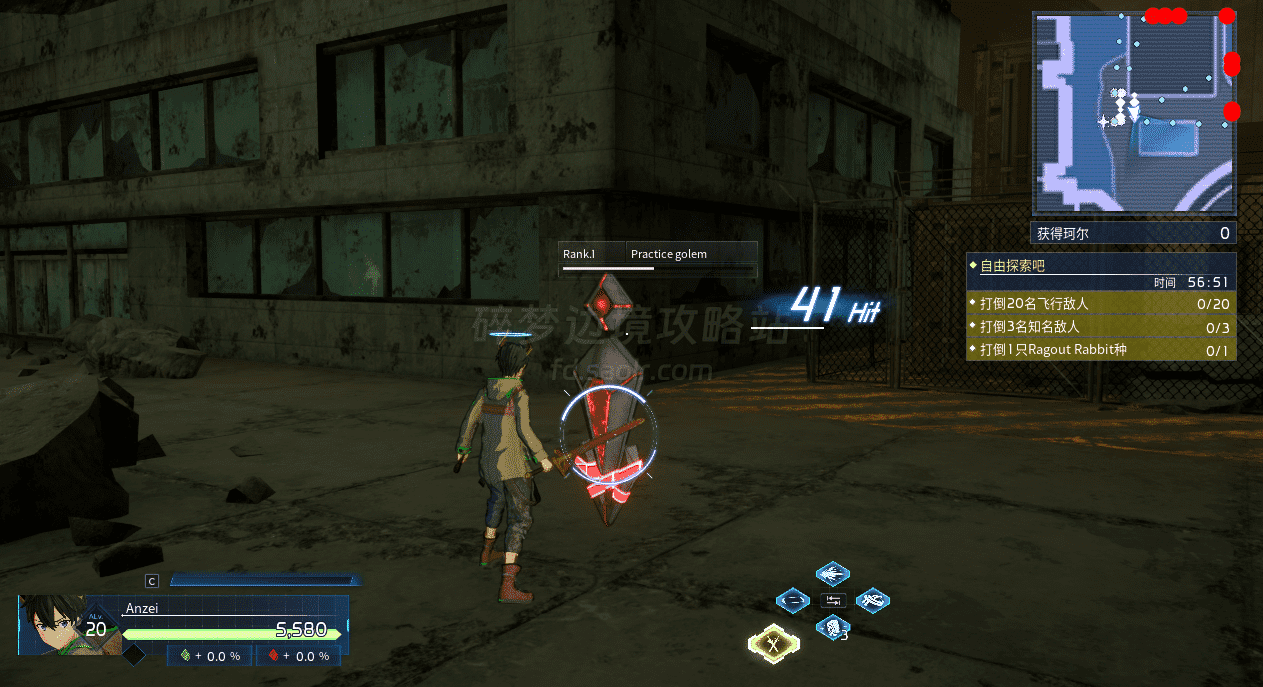The width and height of the screenshot is (1263, 687).
Task: Switch skill palette with the arrows icon
Action: 833,601
